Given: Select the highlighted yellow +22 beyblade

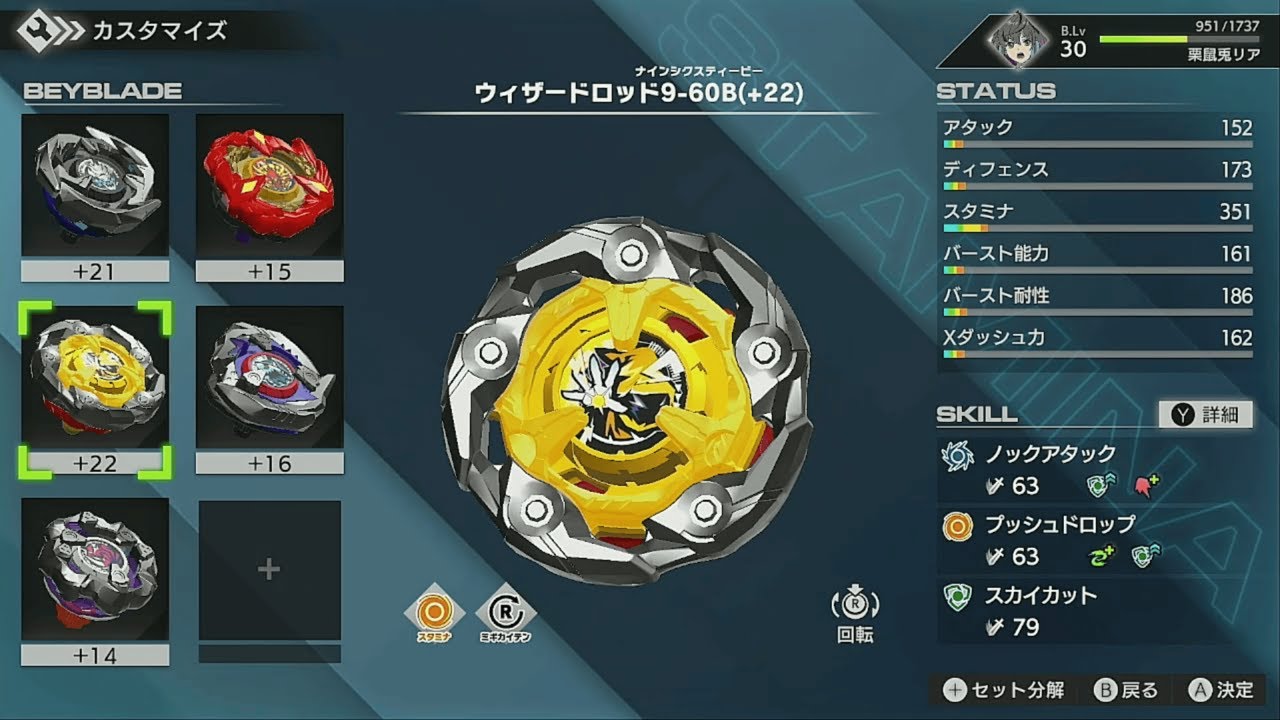Looking at the screenshot, I should (x=93, y=381).
